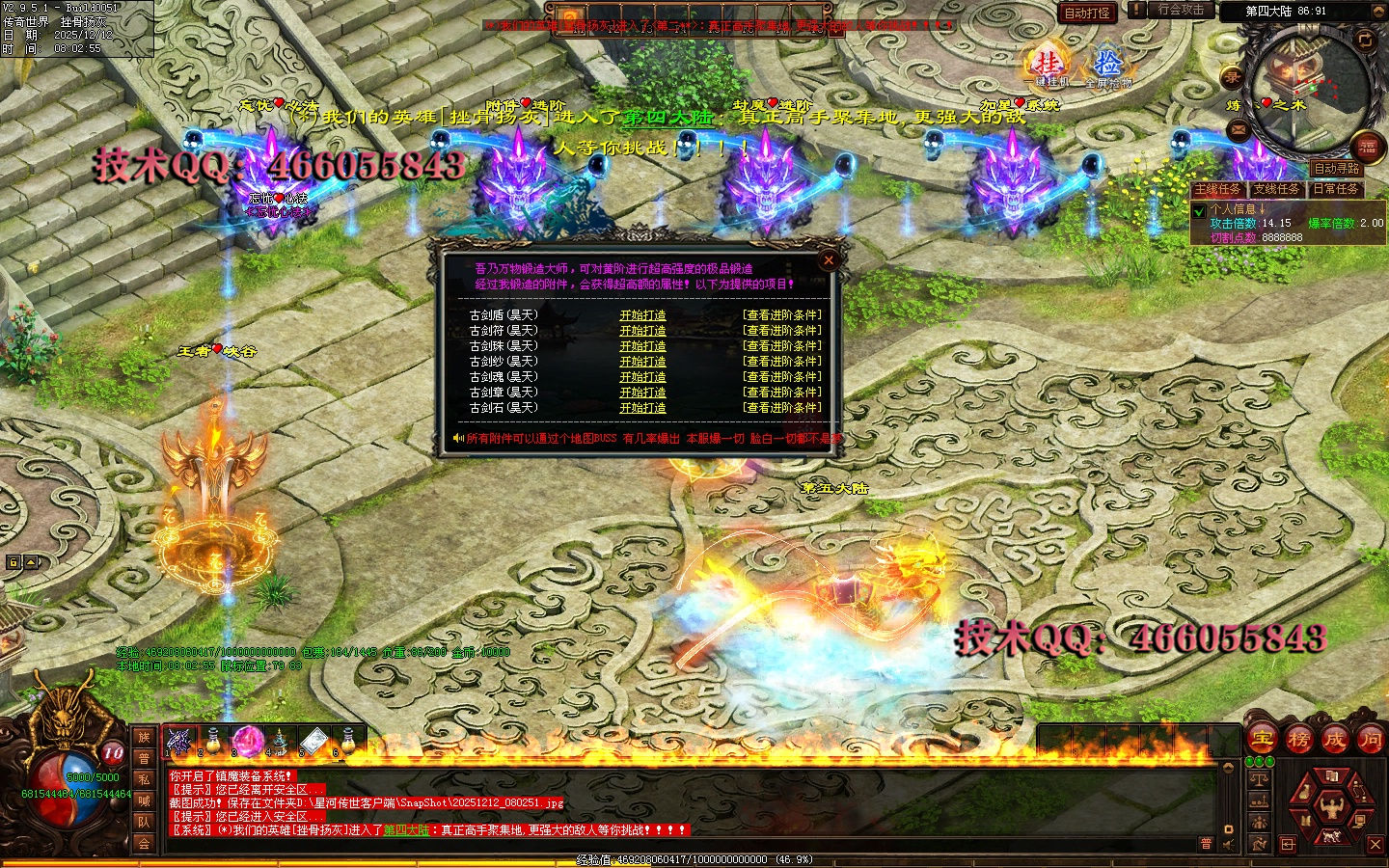Click the 第四大陆 link in chat
This screenshot has height=868, width=1389.
[x=406, y=829]
